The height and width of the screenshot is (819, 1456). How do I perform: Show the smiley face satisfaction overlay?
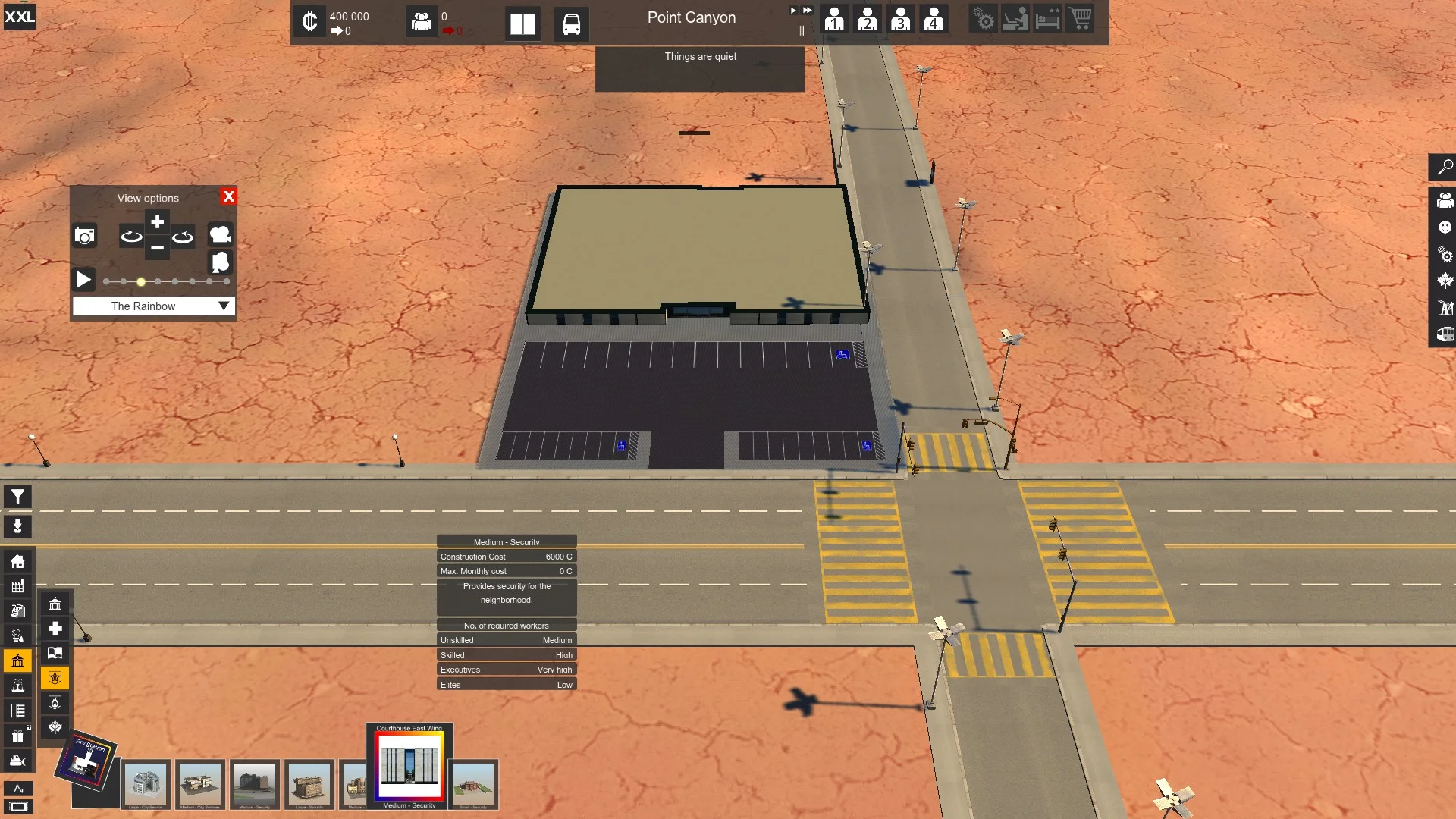[1445, 227]
